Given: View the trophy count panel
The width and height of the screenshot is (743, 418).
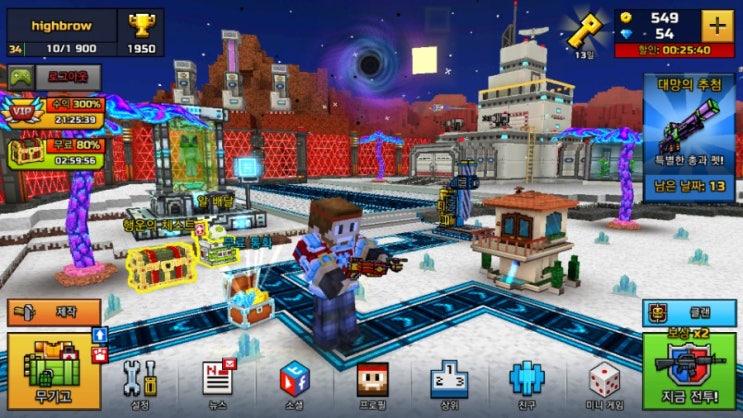Looking at the screenshot, I should pyautogui.click(x=141, y=32).
